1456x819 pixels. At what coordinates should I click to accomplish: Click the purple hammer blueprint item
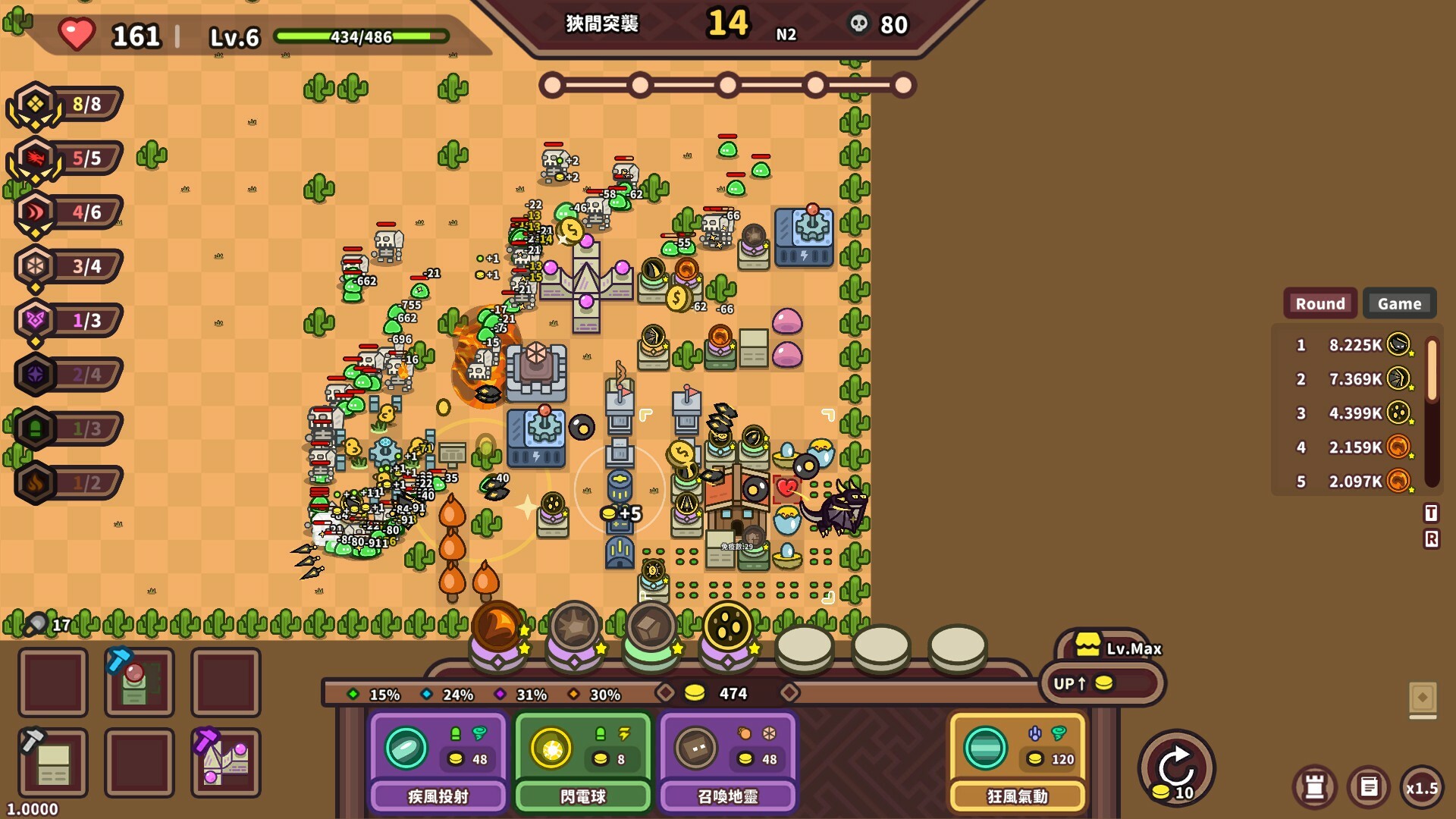point(225,762)
